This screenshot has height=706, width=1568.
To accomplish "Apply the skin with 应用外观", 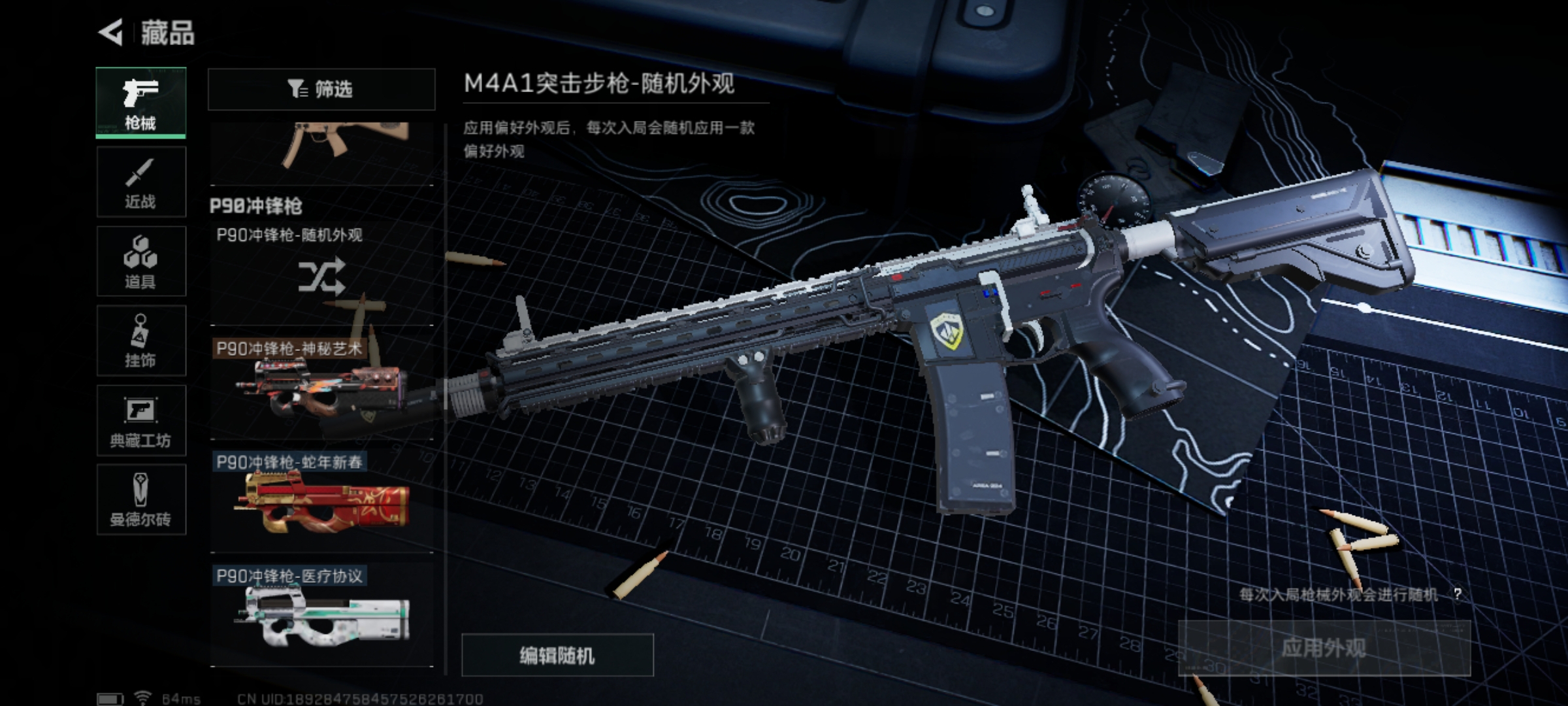I will (1324, 648).
